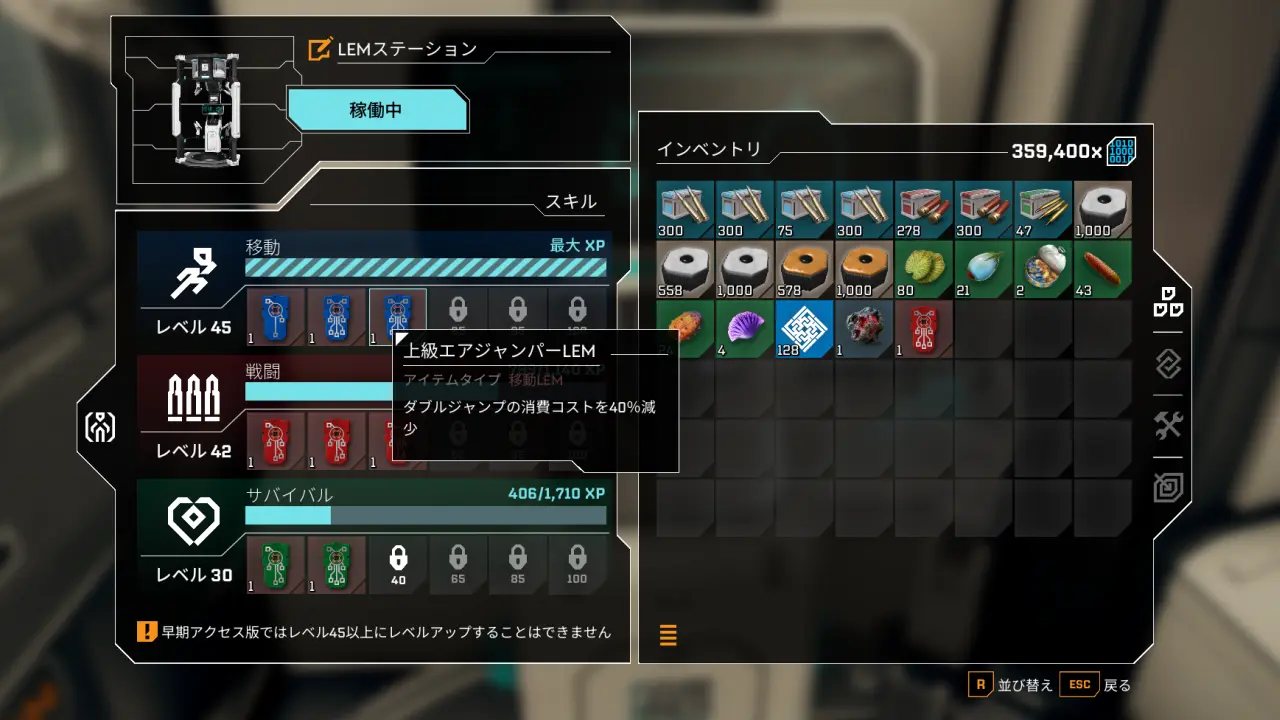Select the equipped 上級エアジャンパーLEM card
The height and width of the screenshot is (720, 1280).
397,315
